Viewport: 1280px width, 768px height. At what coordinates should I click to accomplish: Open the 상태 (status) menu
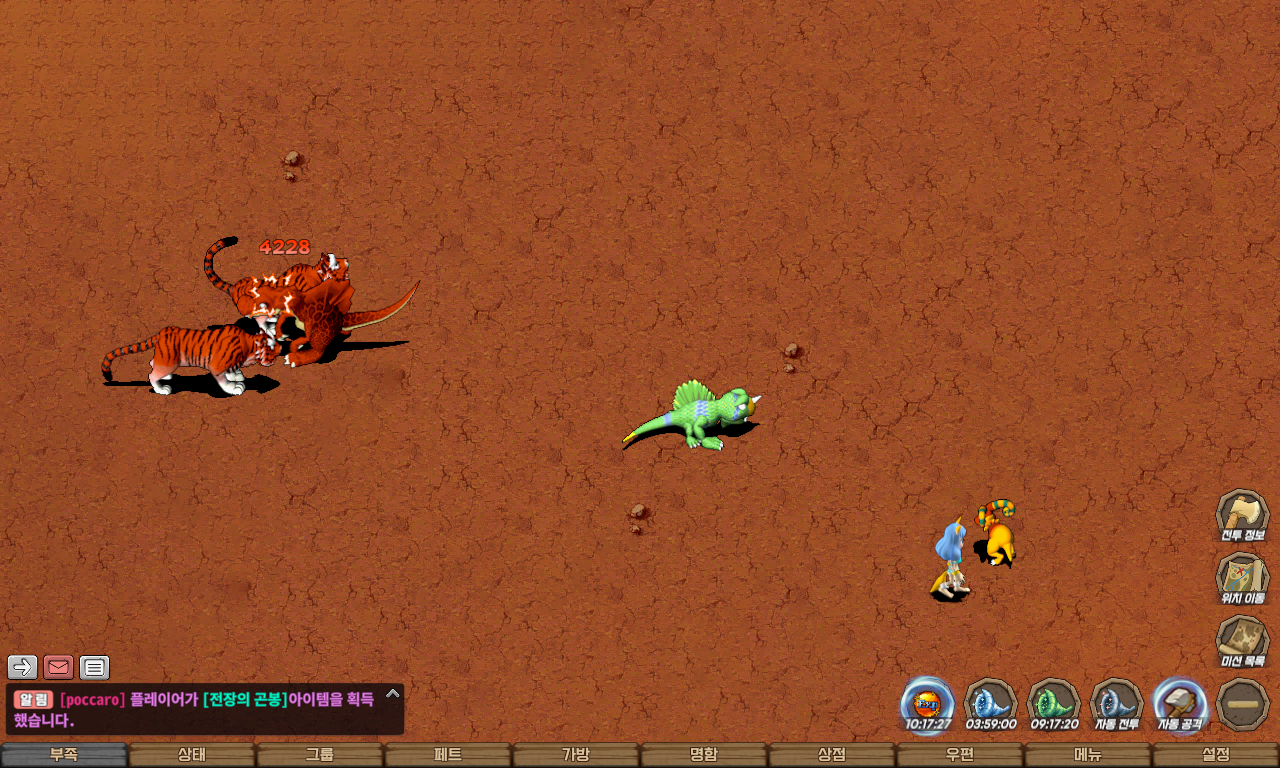tap(192, 755)
